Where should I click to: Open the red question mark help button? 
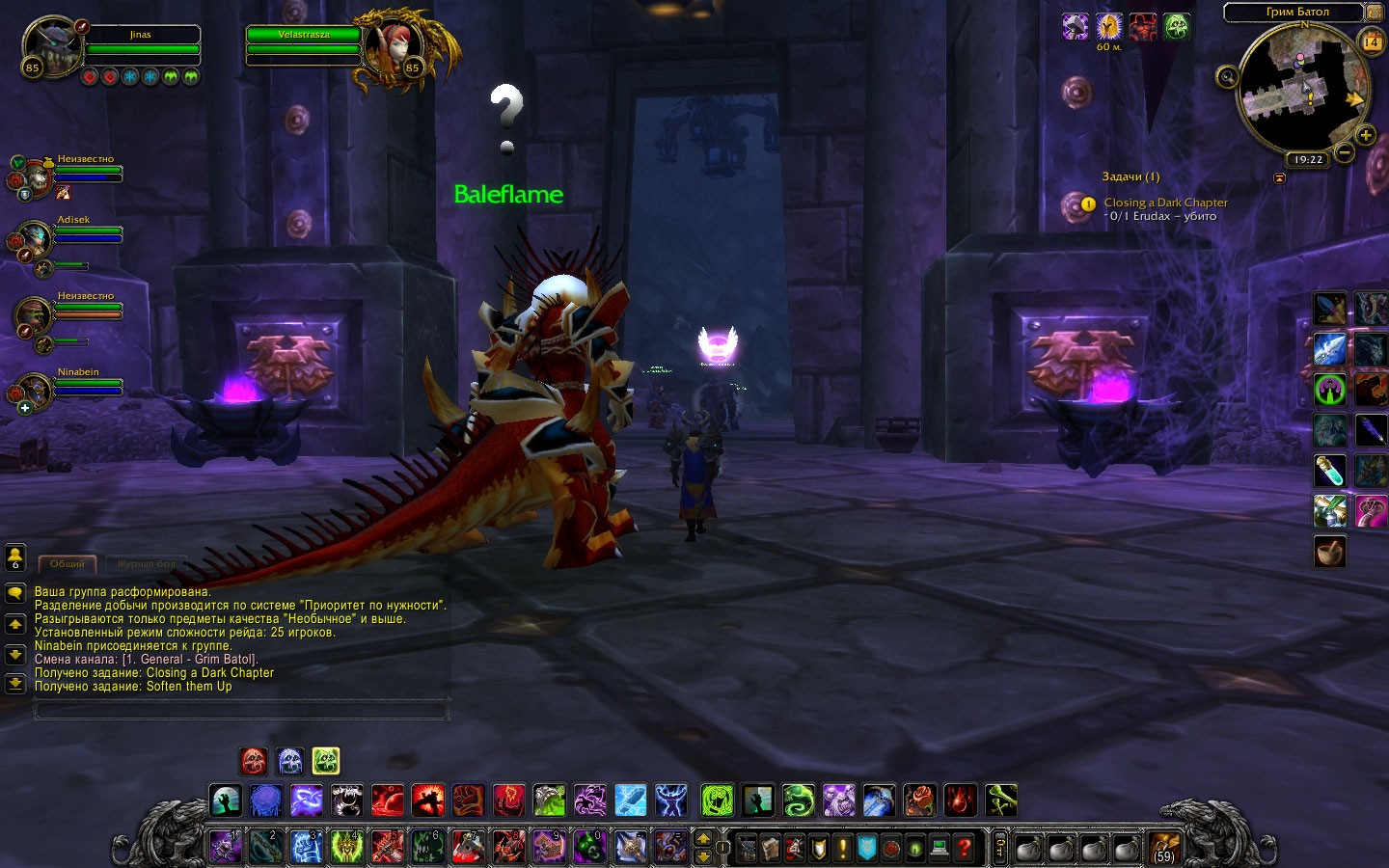click(963, 848)
